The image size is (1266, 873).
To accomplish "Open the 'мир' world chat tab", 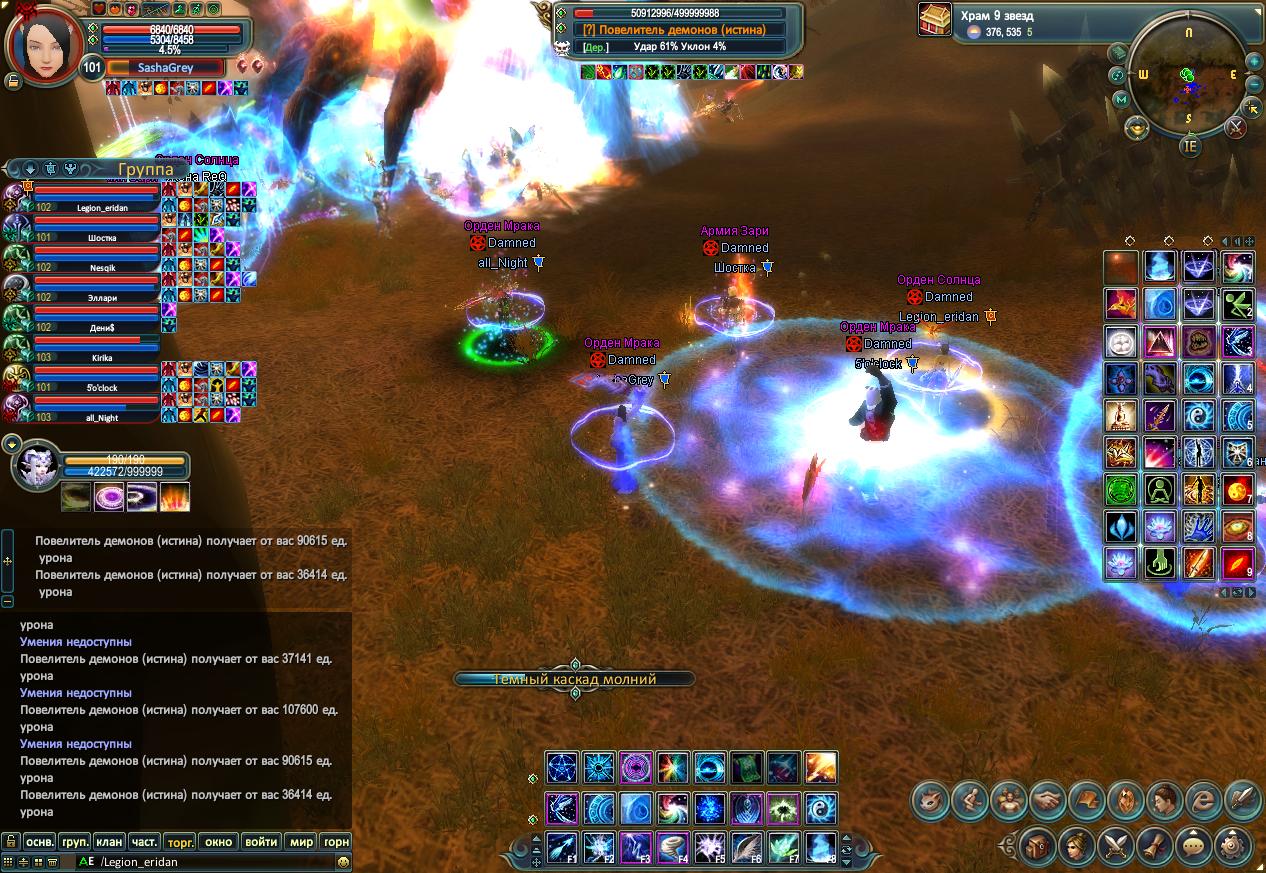I will click(301, 842).
